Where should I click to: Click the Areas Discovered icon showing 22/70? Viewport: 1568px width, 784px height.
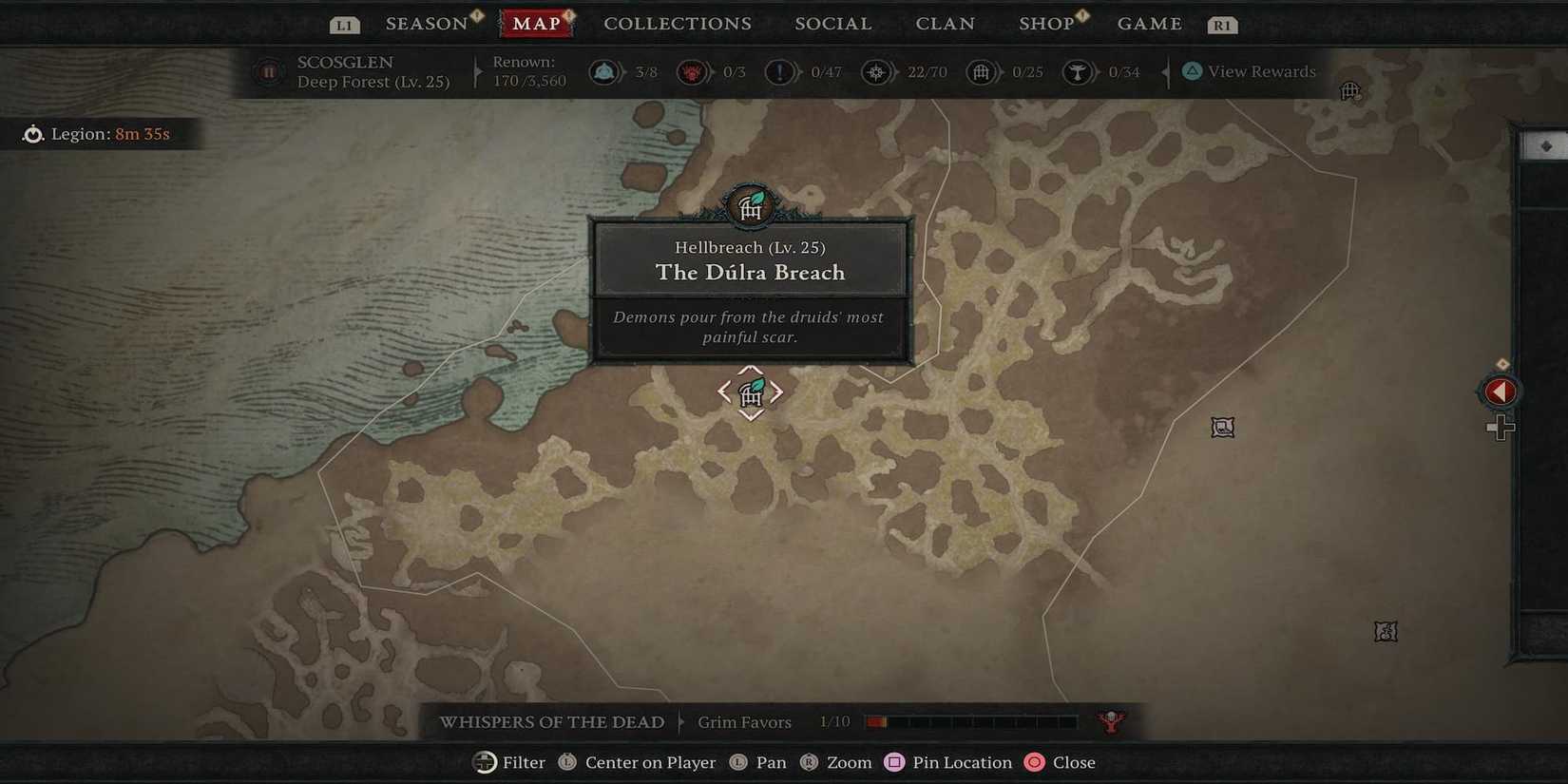[x=878, y=71]
